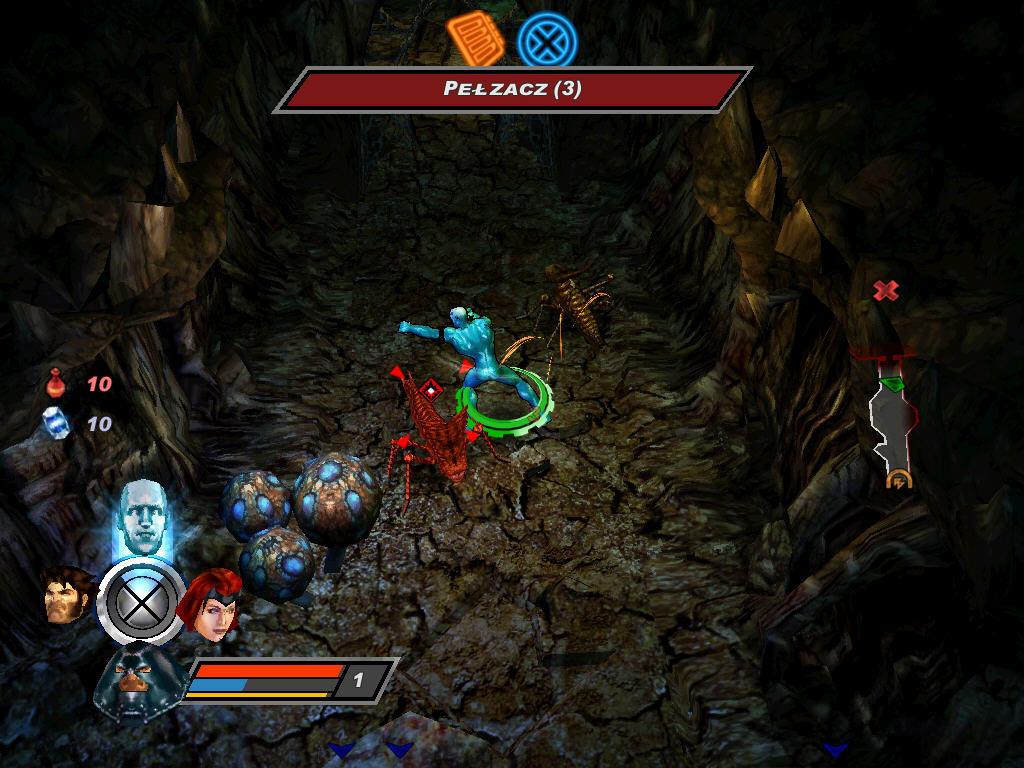This screenshot has height=768, width=1024.
Task: Click the blue X-Men emblem icon
Action: pos(547,41)
